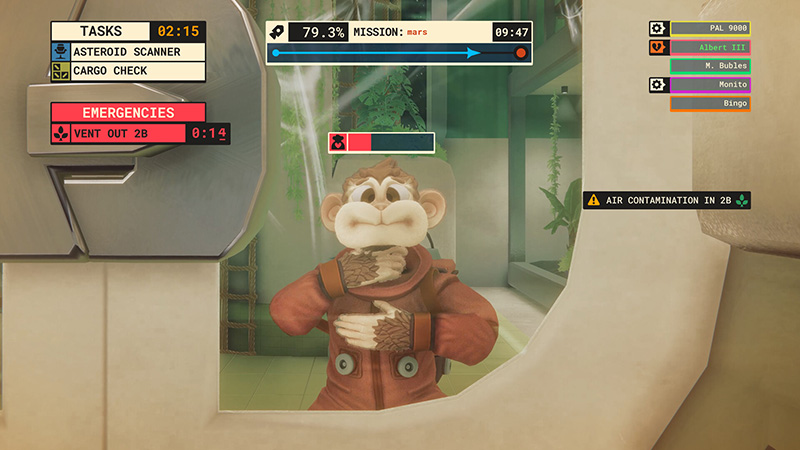The image size is (800, 450).
Task: Select Bingo from the crew list
Action: tap(710, 103)
